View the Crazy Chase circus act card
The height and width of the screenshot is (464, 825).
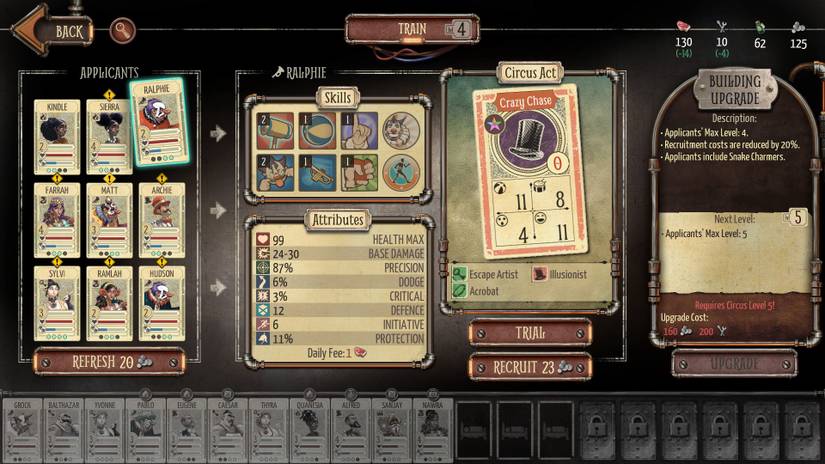(528, 170)
